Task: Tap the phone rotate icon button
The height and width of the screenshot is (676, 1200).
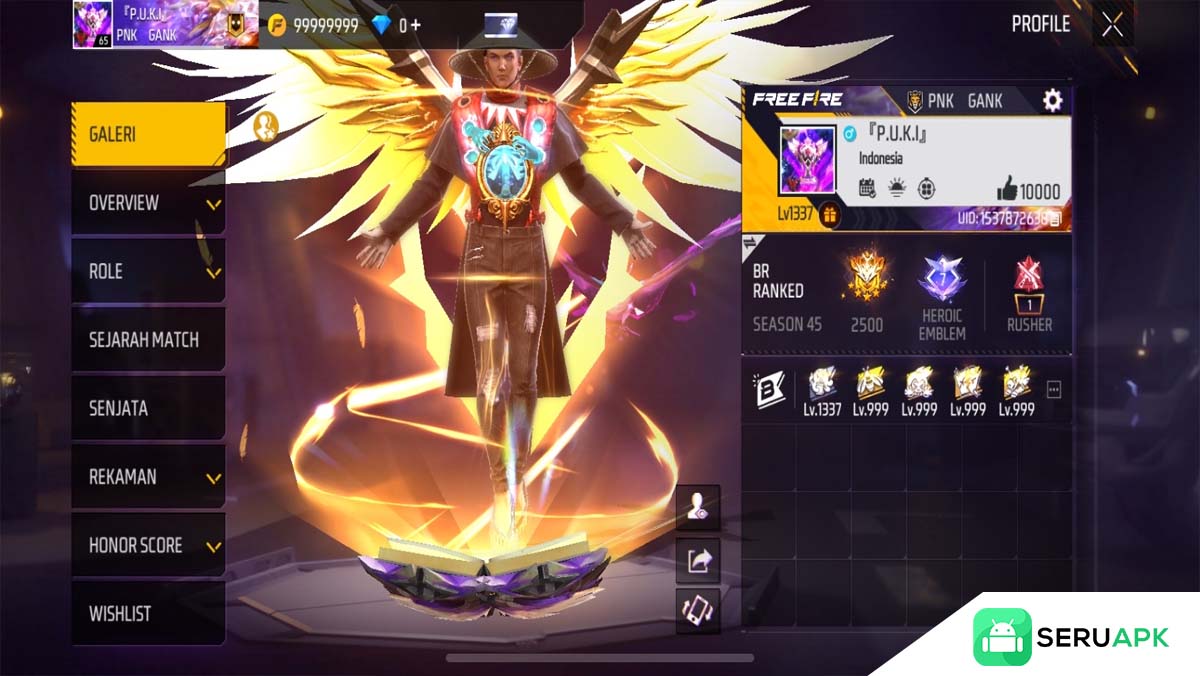Action: point(697,609)
